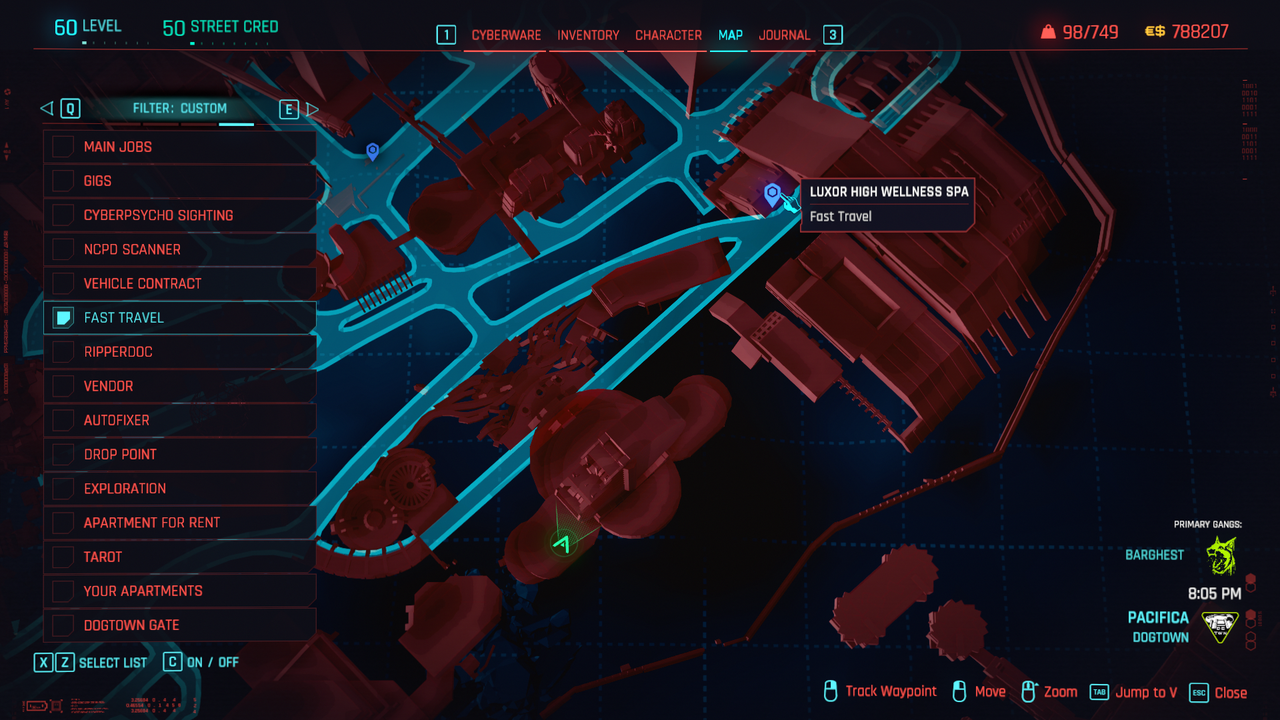The image size is (1280, 720).
Task: Switch to the Inventory tab
Action: (588, 35)
